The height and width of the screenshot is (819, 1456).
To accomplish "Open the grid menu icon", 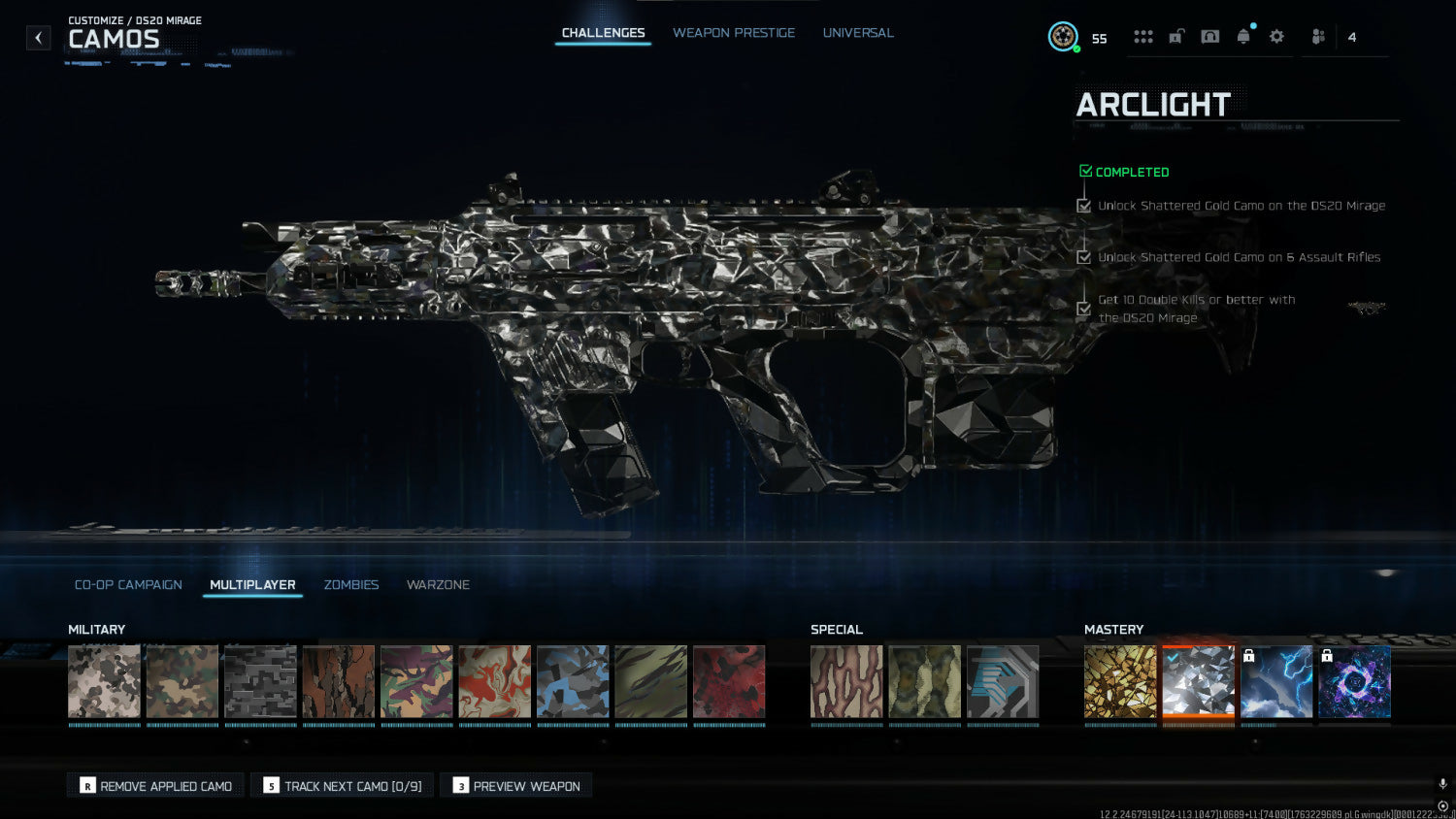I will coord(1143,37).
